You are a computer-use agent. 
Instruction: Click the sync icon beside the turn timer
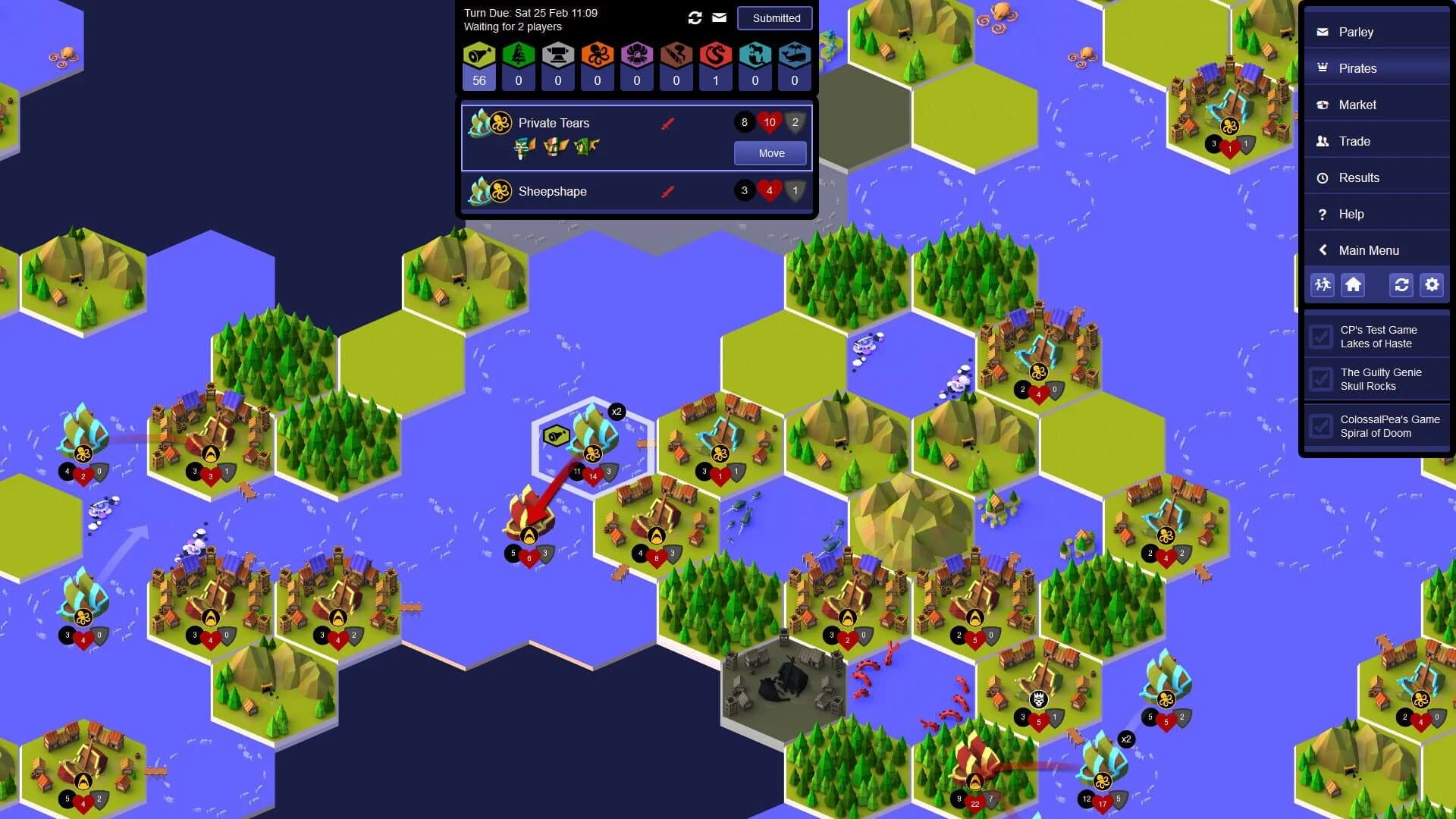695,17
